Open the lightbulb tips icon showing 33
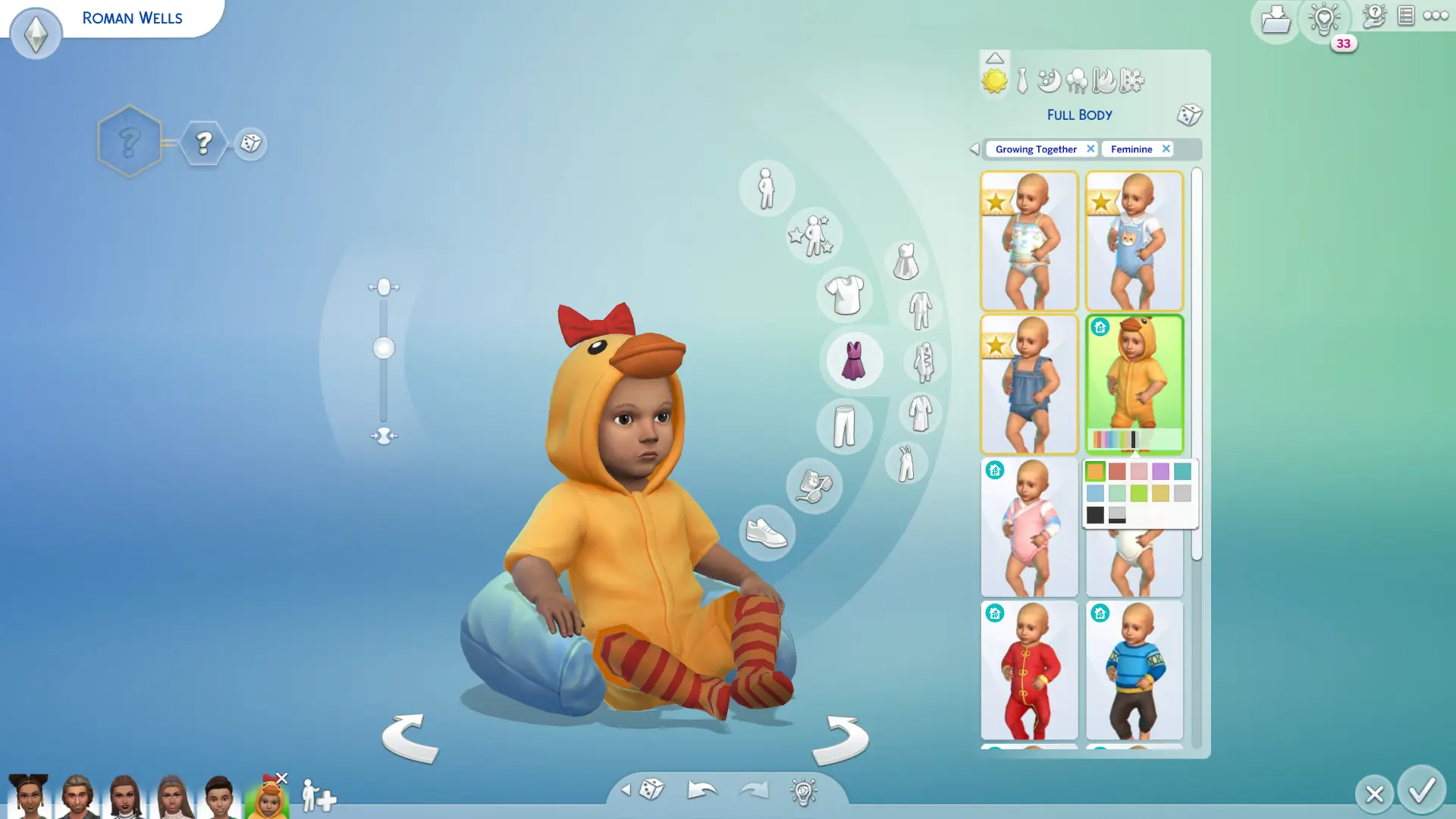1456x819 pixels. (x=1324, y=21)
